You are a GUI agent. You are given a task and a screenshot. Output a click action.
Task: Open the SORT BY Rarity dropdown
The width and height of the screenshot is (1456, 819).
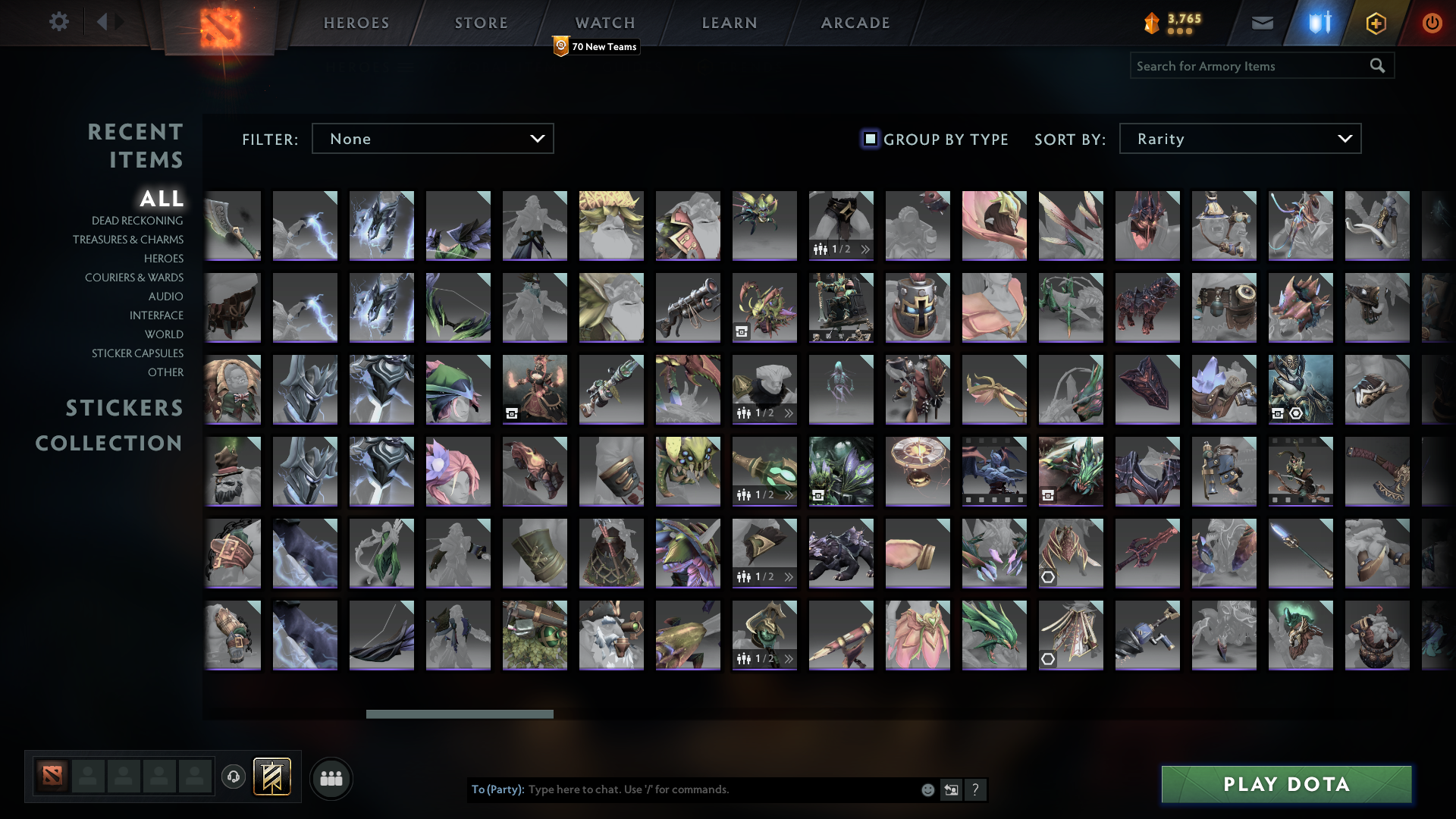click(1239, 138)
